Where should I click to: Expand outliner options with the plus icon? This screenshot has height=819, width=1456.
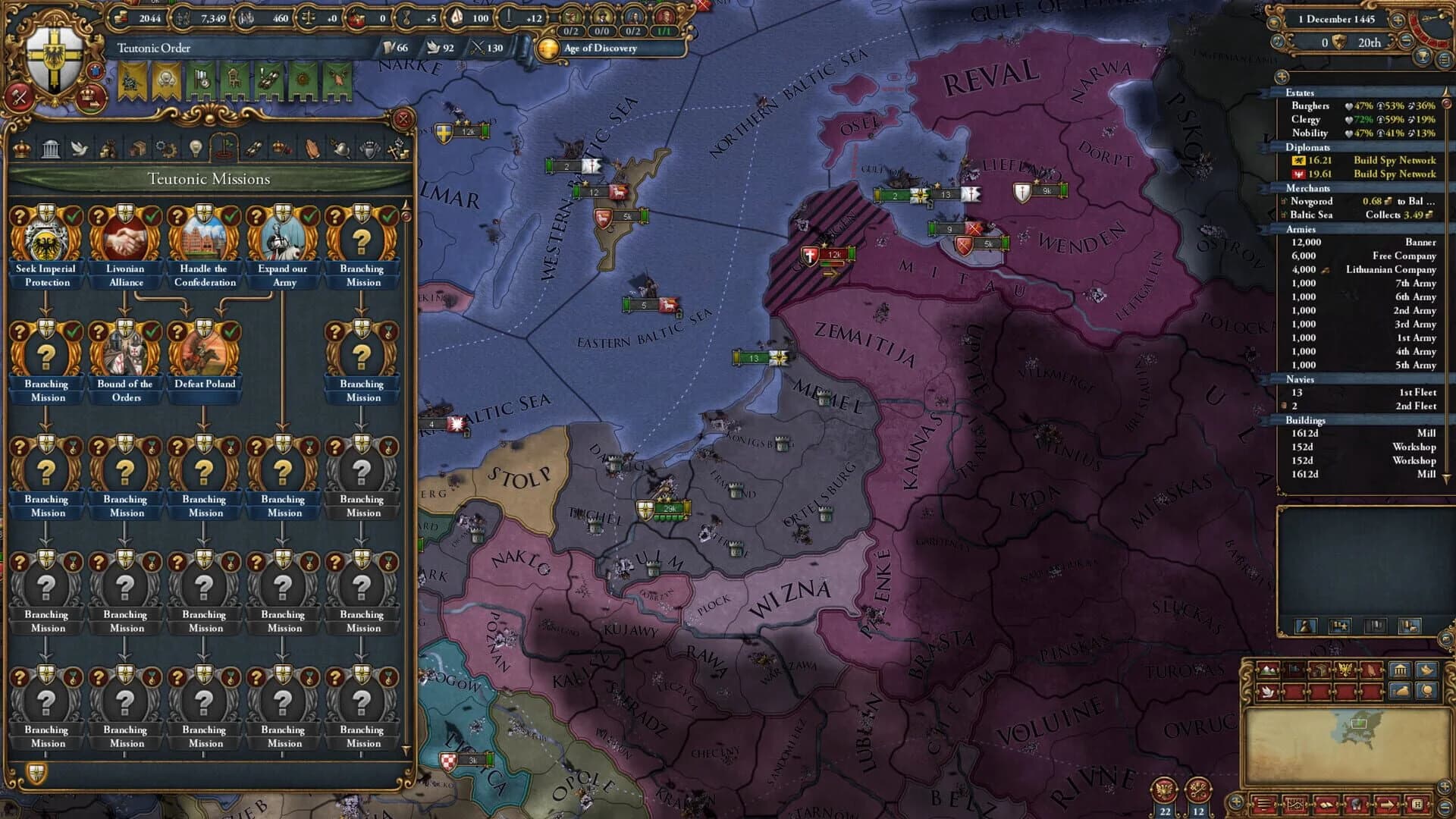pos(1282,75)
